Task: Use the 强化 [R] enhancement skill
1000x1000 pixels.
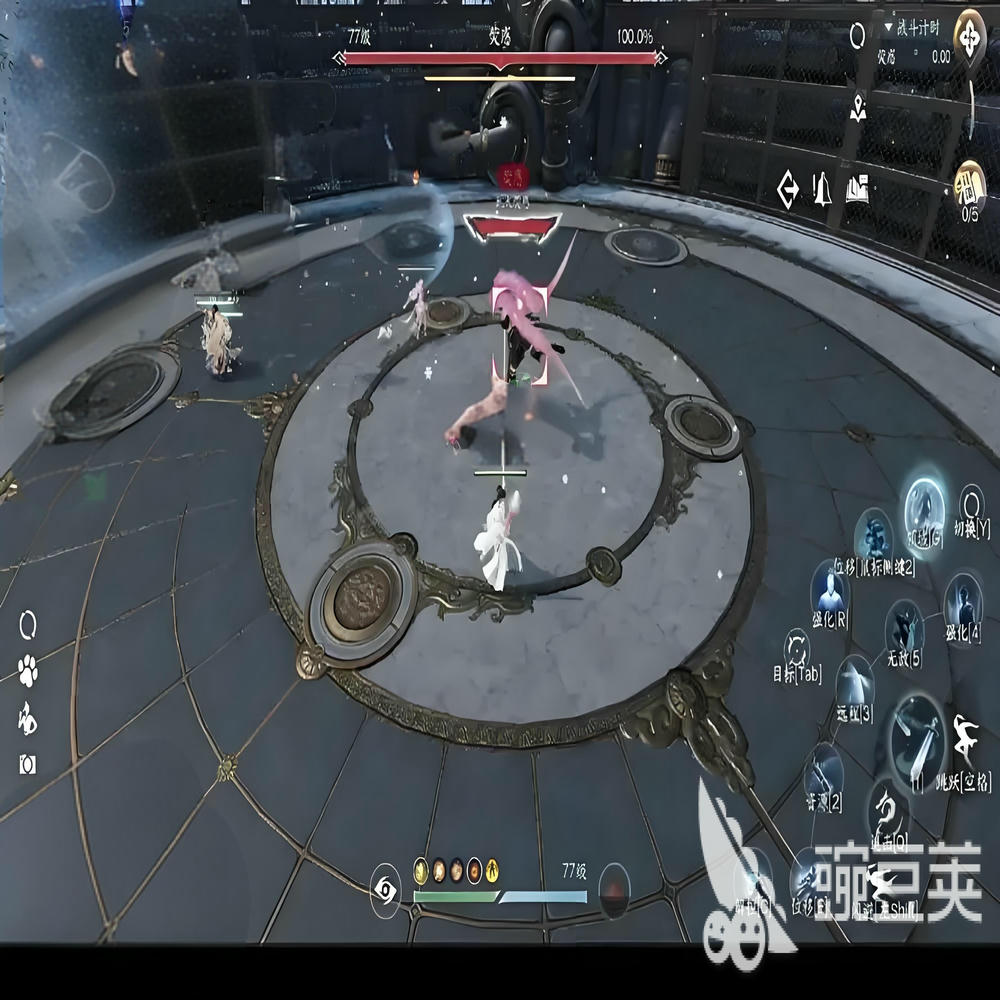Action: (829, 592)
